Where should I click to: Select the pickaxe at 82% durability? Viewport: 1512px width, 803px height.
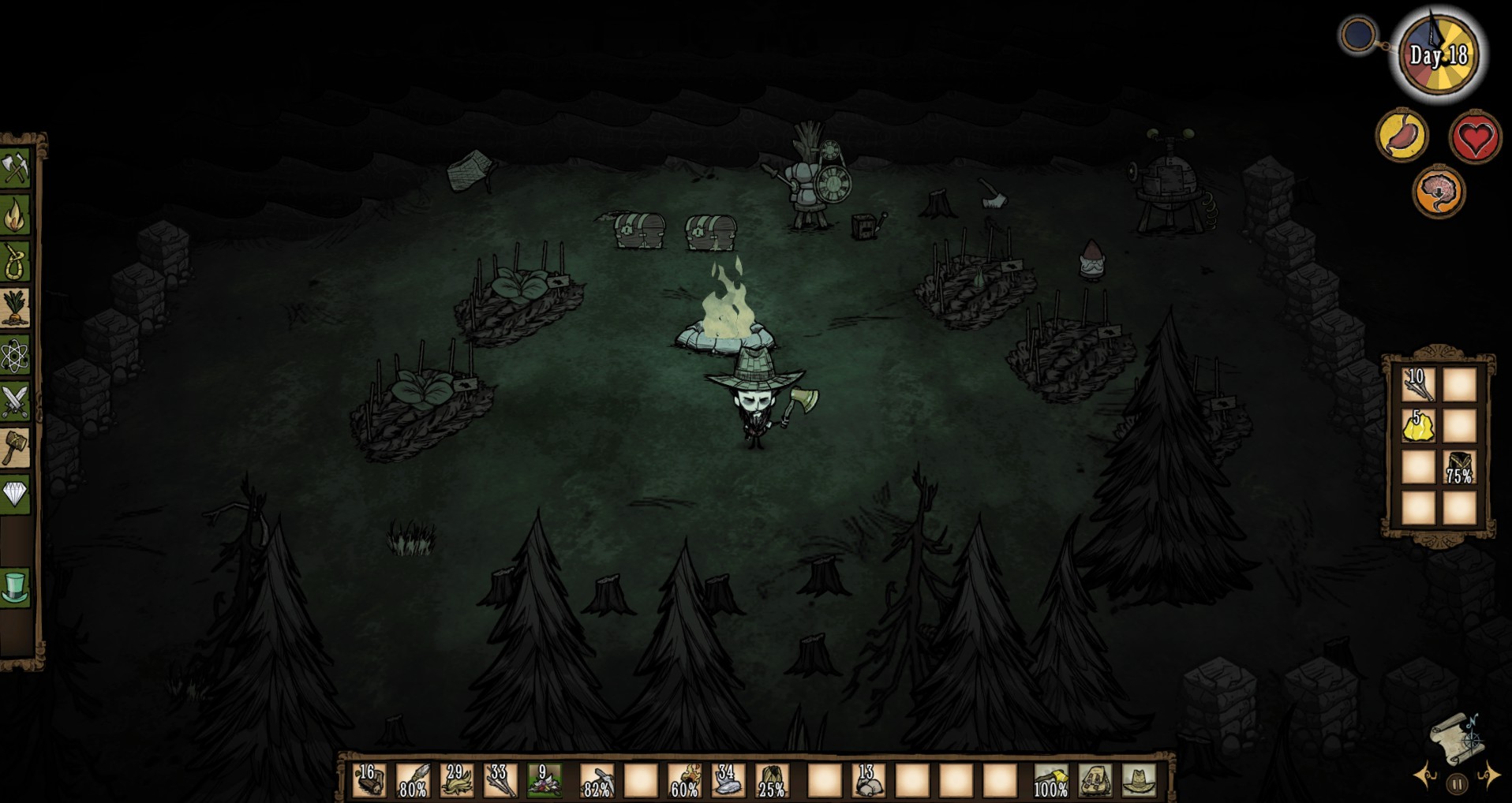[597, 779]
